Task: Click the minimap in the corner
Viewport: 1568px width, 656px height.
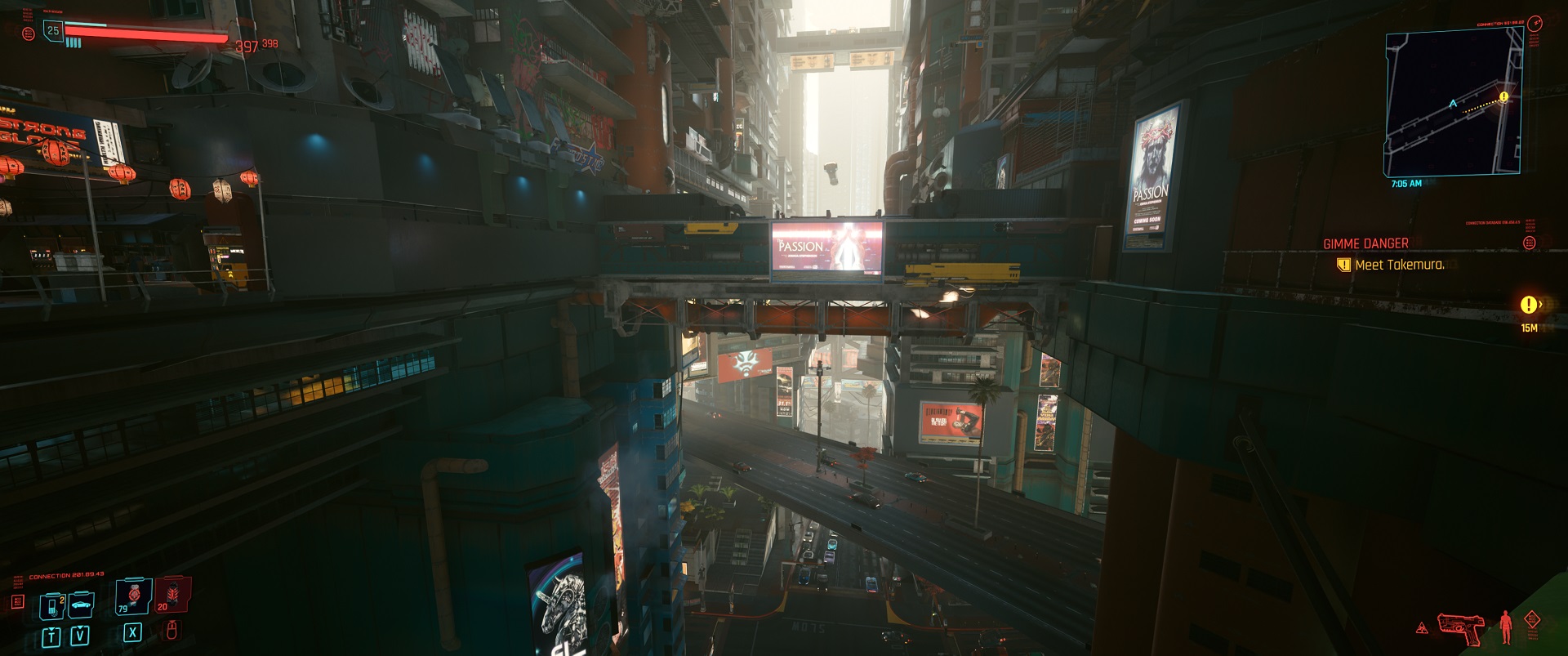Action: tap(1452, 103)
